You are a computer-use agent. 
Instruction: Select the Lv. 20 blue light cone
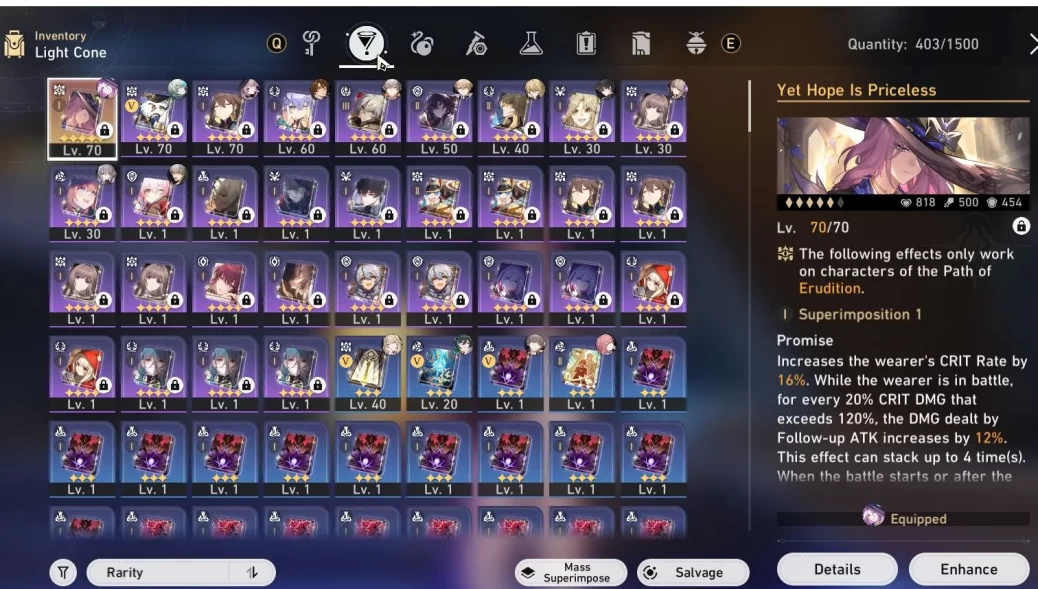[x=439, y=375]
